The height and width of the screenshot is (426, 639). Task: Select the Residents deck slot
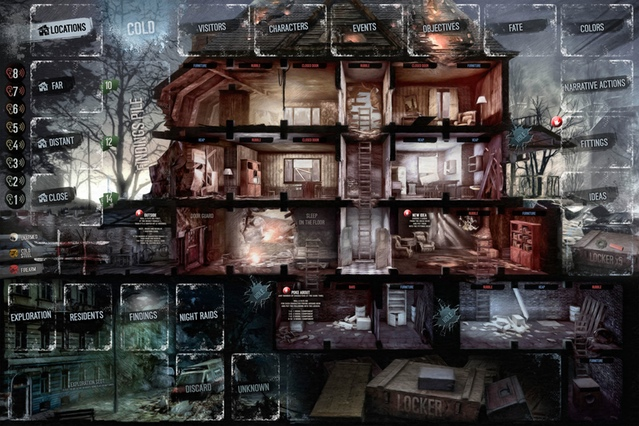click(87, 316)
